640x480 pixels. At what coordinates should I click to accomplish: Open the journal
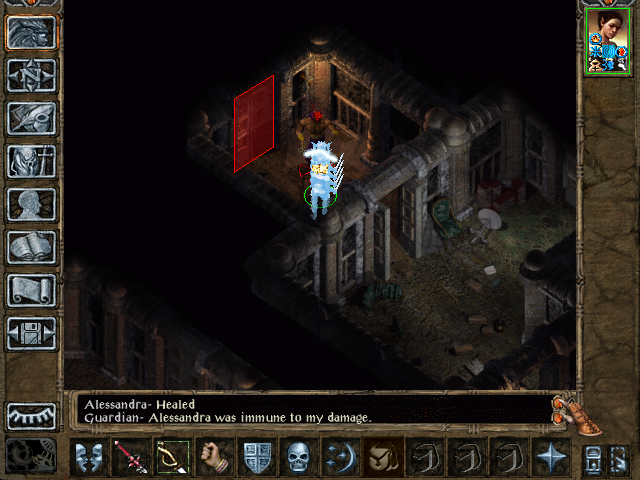(32, 118)
